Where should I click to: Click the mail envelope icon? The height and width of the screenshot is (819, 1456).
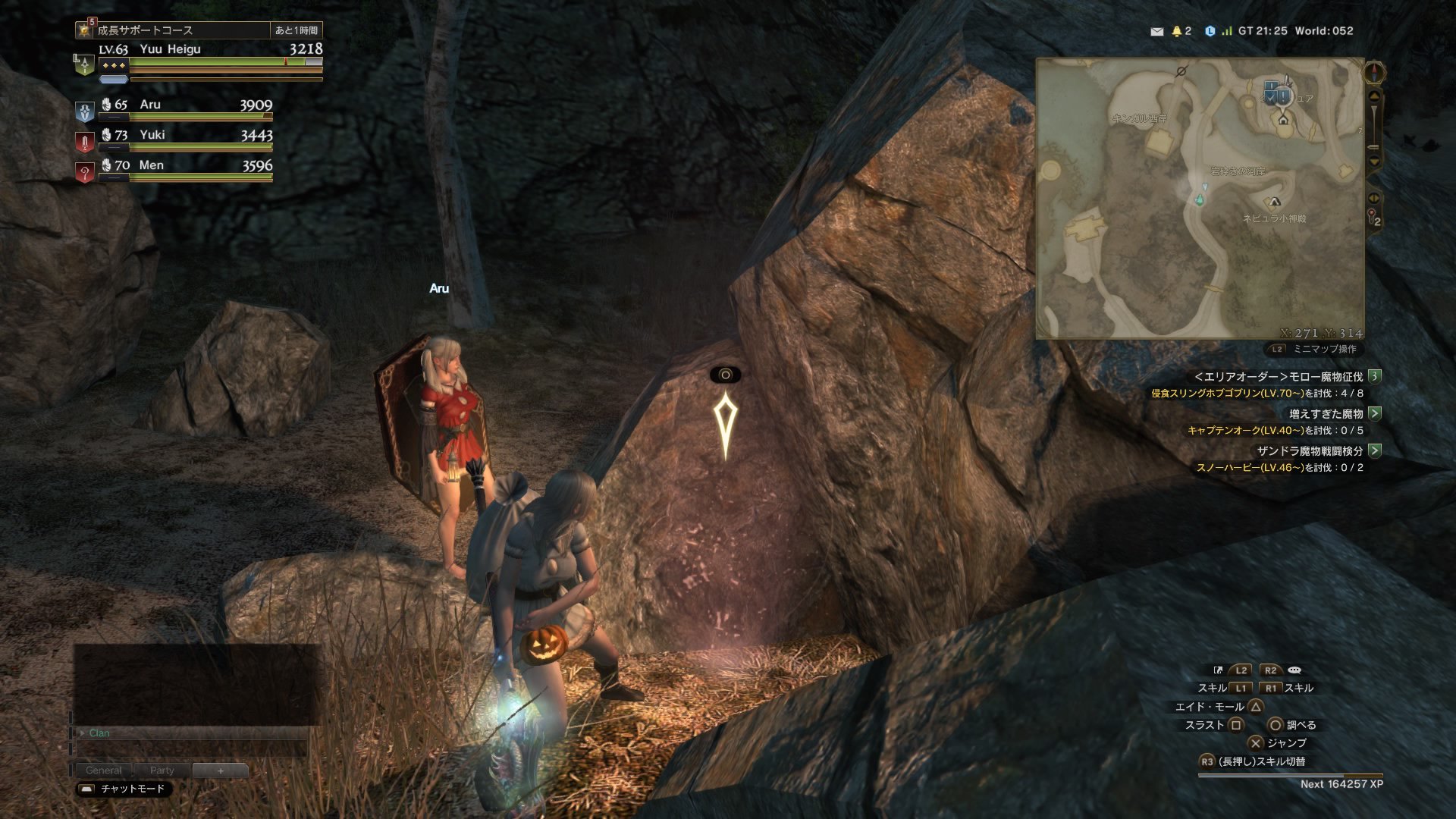click(x=1156, y=31)
